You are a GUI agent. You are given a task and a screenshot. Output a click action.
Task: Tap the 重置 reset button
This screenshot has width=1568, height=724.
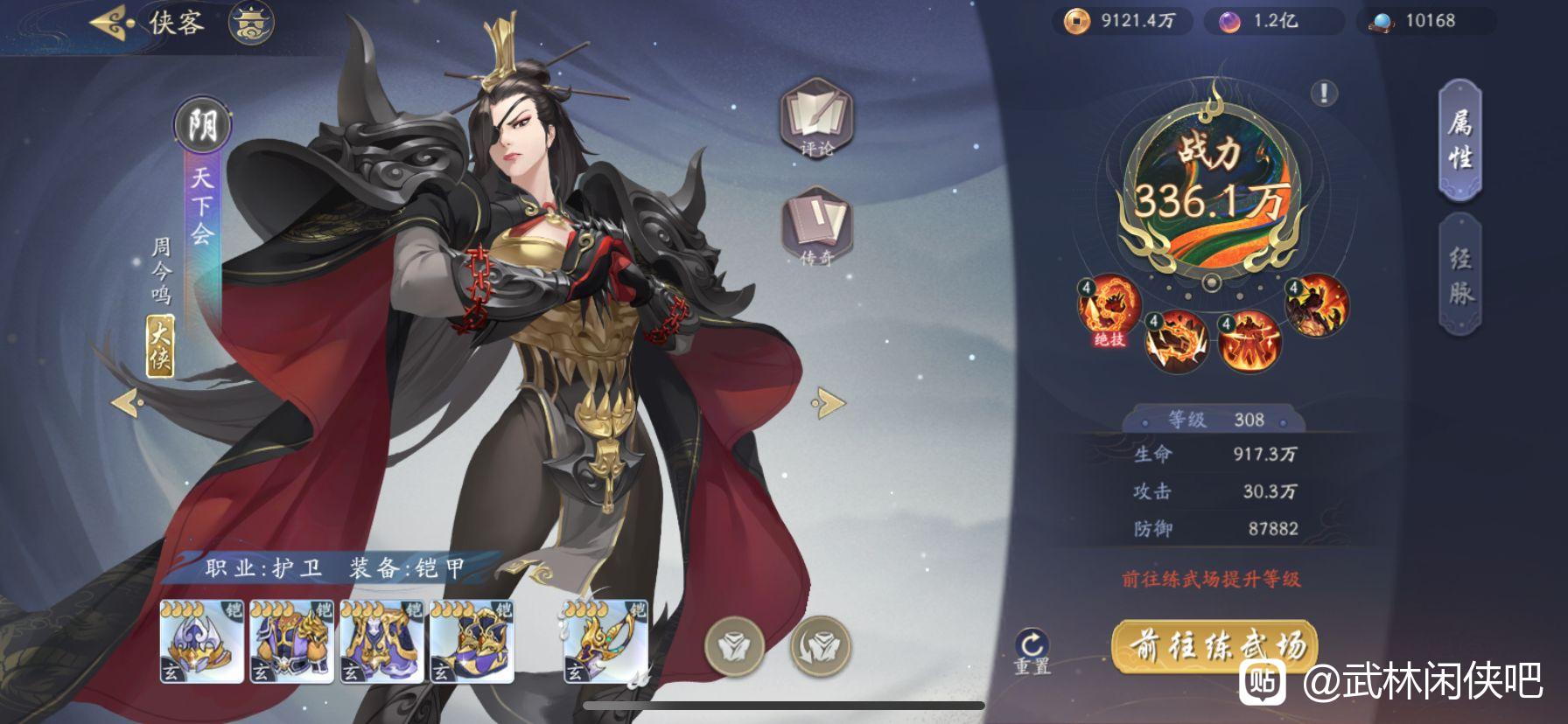[x=1032, y=652]
